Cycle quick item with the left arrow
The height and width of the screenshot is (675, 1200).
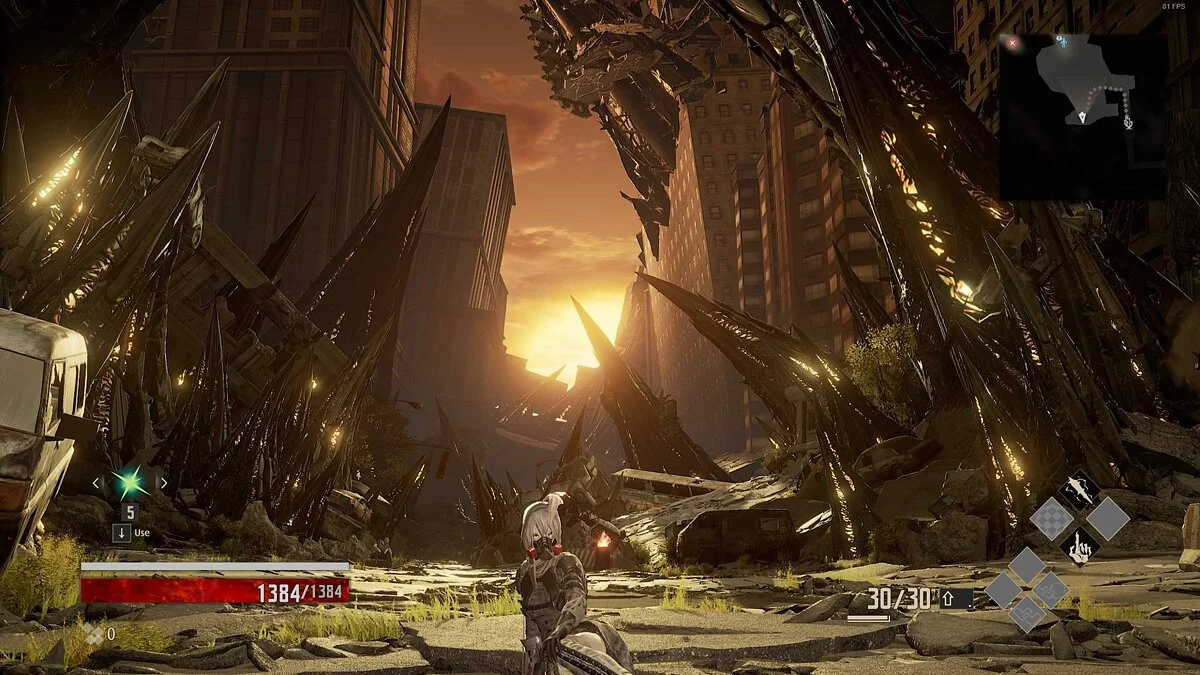(x=96, y=484)
